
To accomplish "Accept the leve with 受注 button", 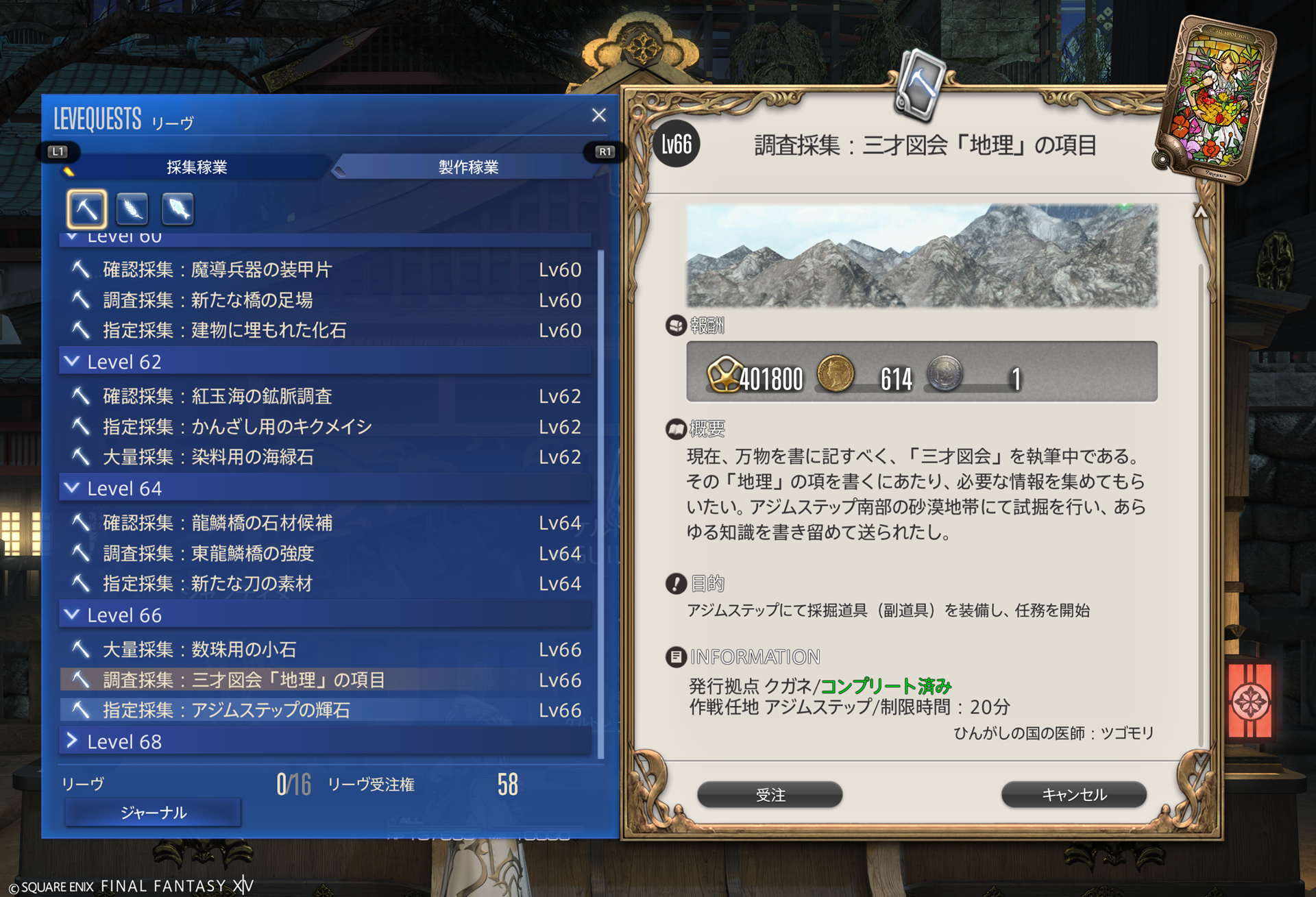I will 770,795.
